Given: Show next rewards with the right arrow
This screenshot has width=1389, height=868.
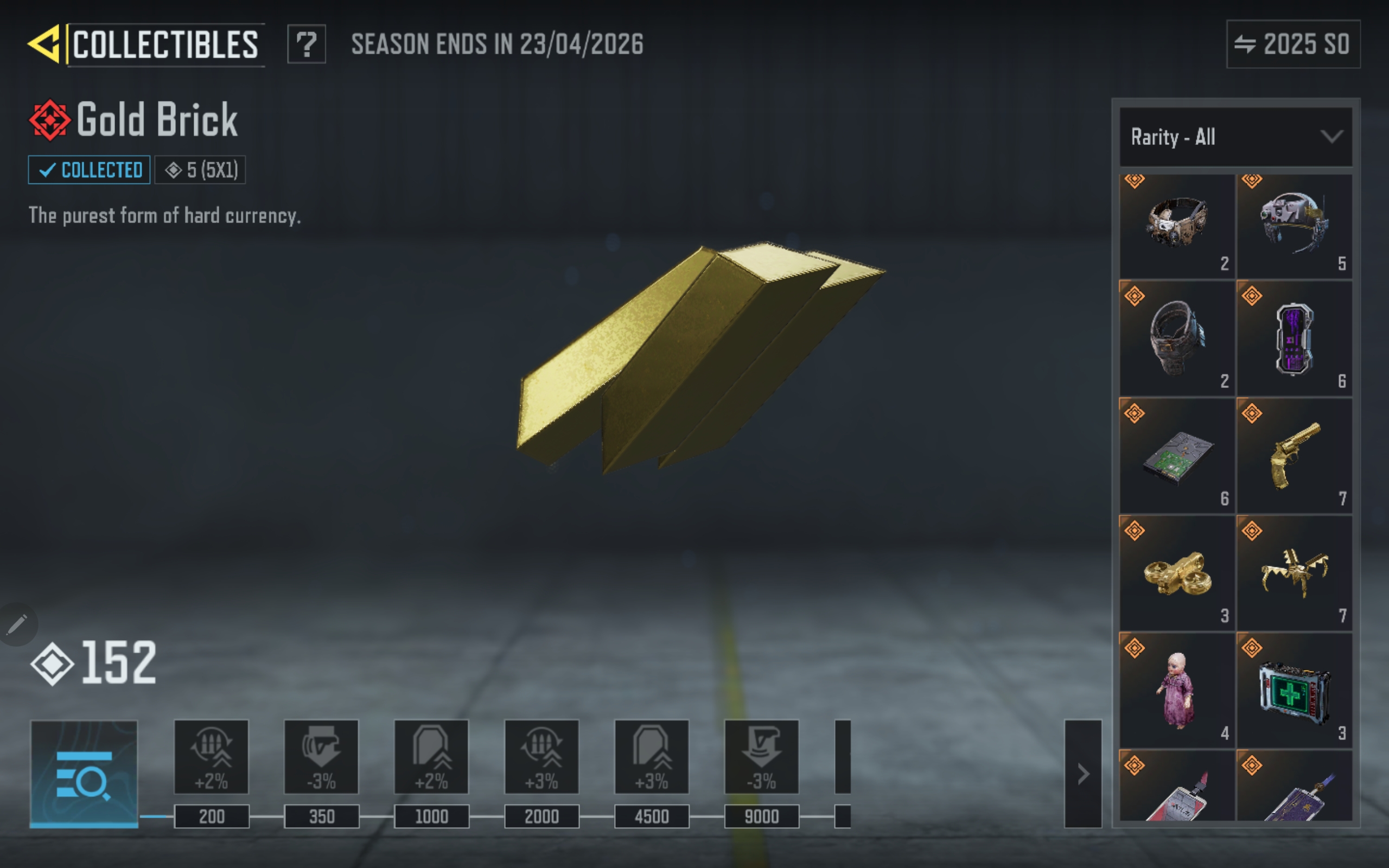Looking at the screenshot, I should 1082,773.
